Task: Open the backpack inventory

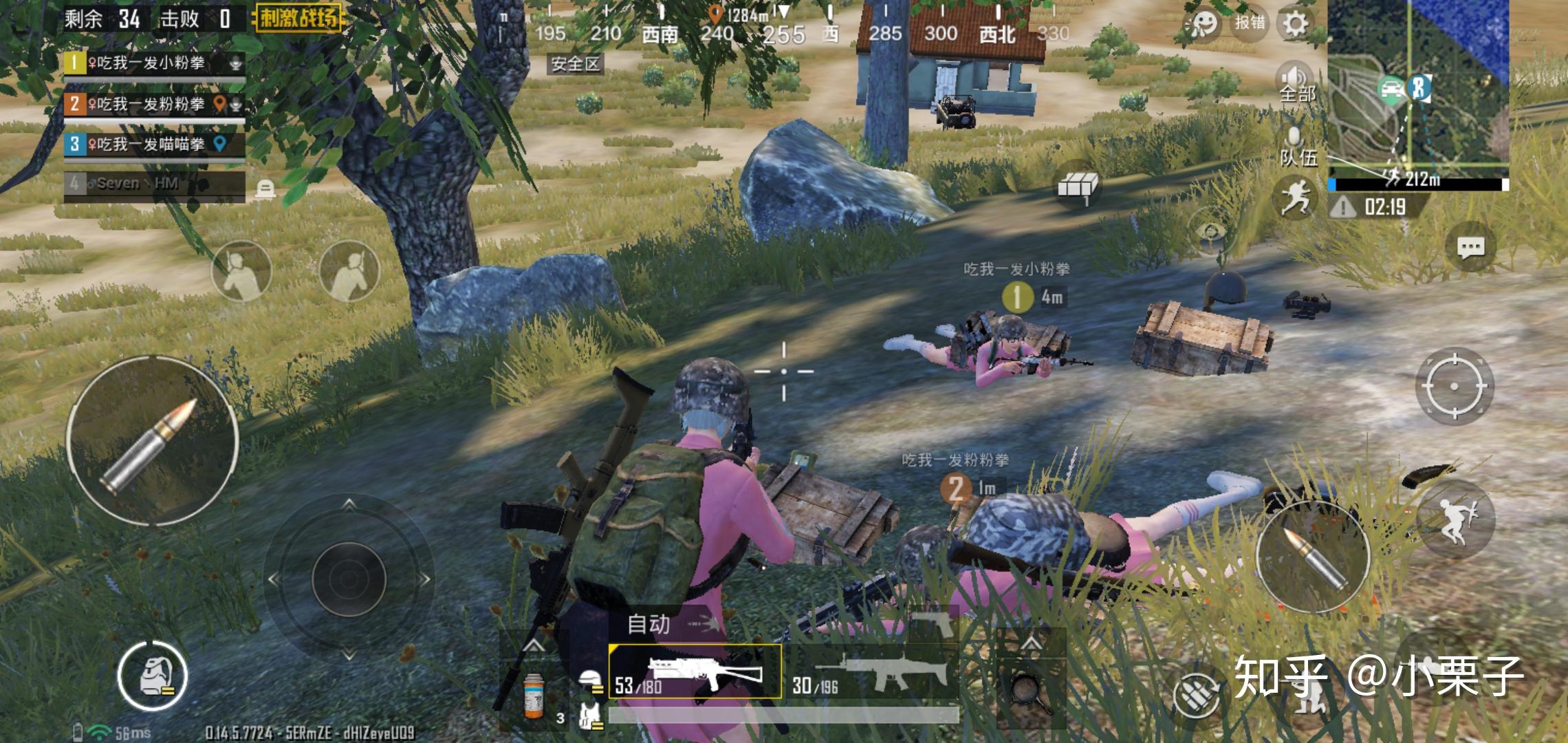Action: point(152,676)
